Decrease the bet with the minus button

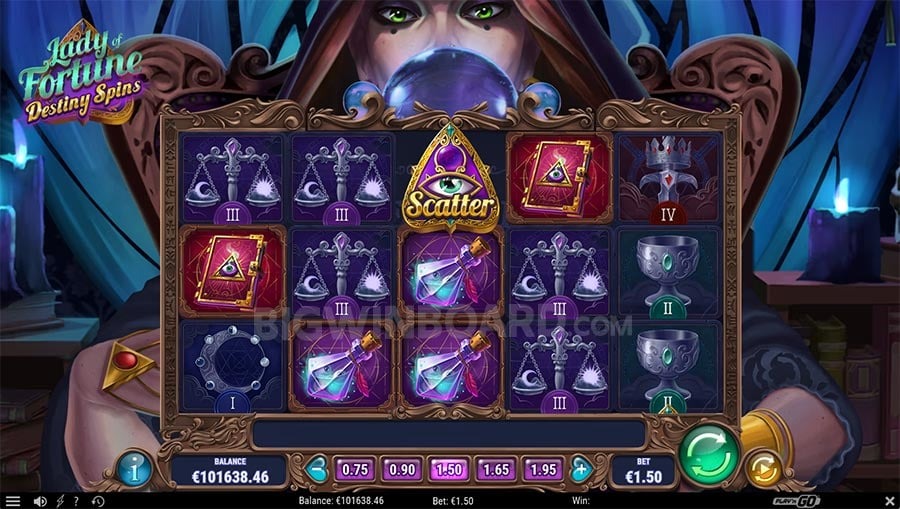tap(316, 468)
